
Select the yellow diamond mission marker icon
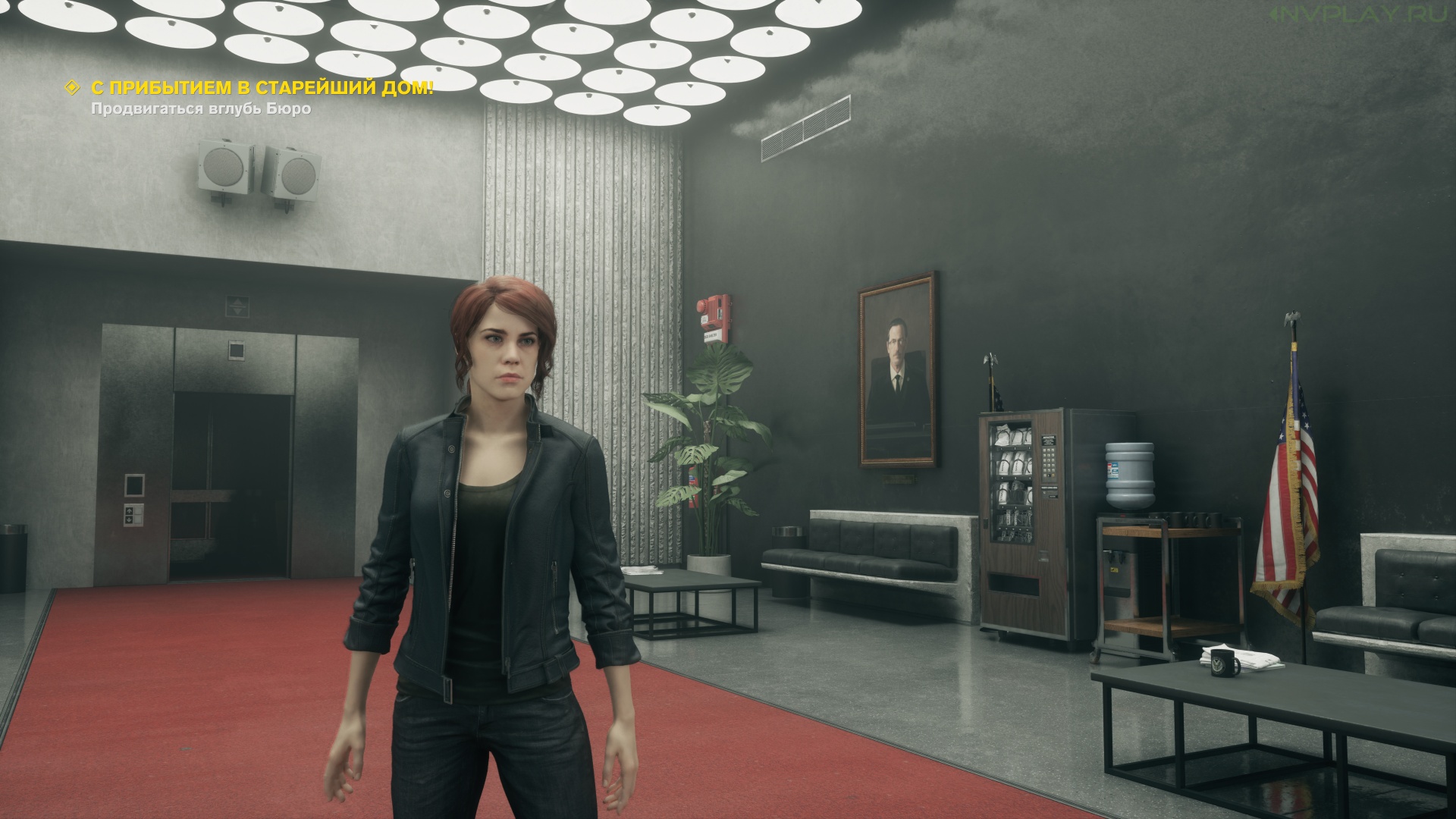[x=73, y=88]
